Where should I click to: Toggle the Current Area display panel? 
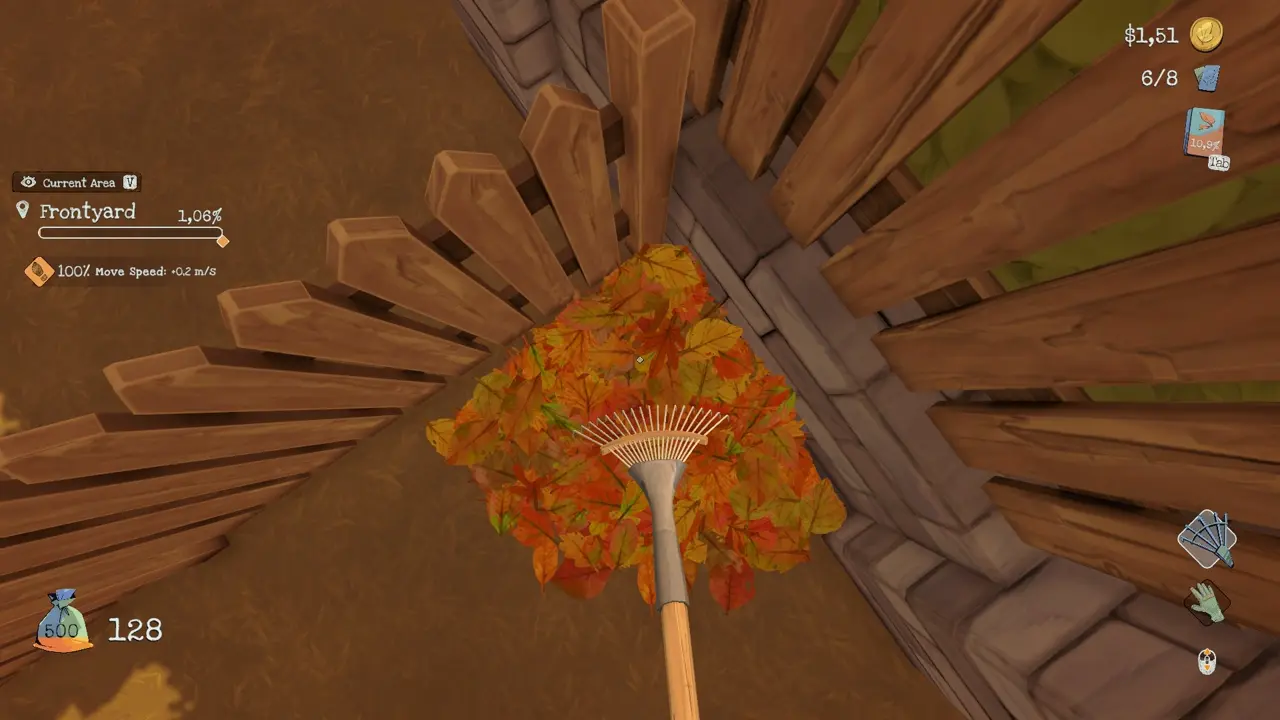[x=75, y=182]
